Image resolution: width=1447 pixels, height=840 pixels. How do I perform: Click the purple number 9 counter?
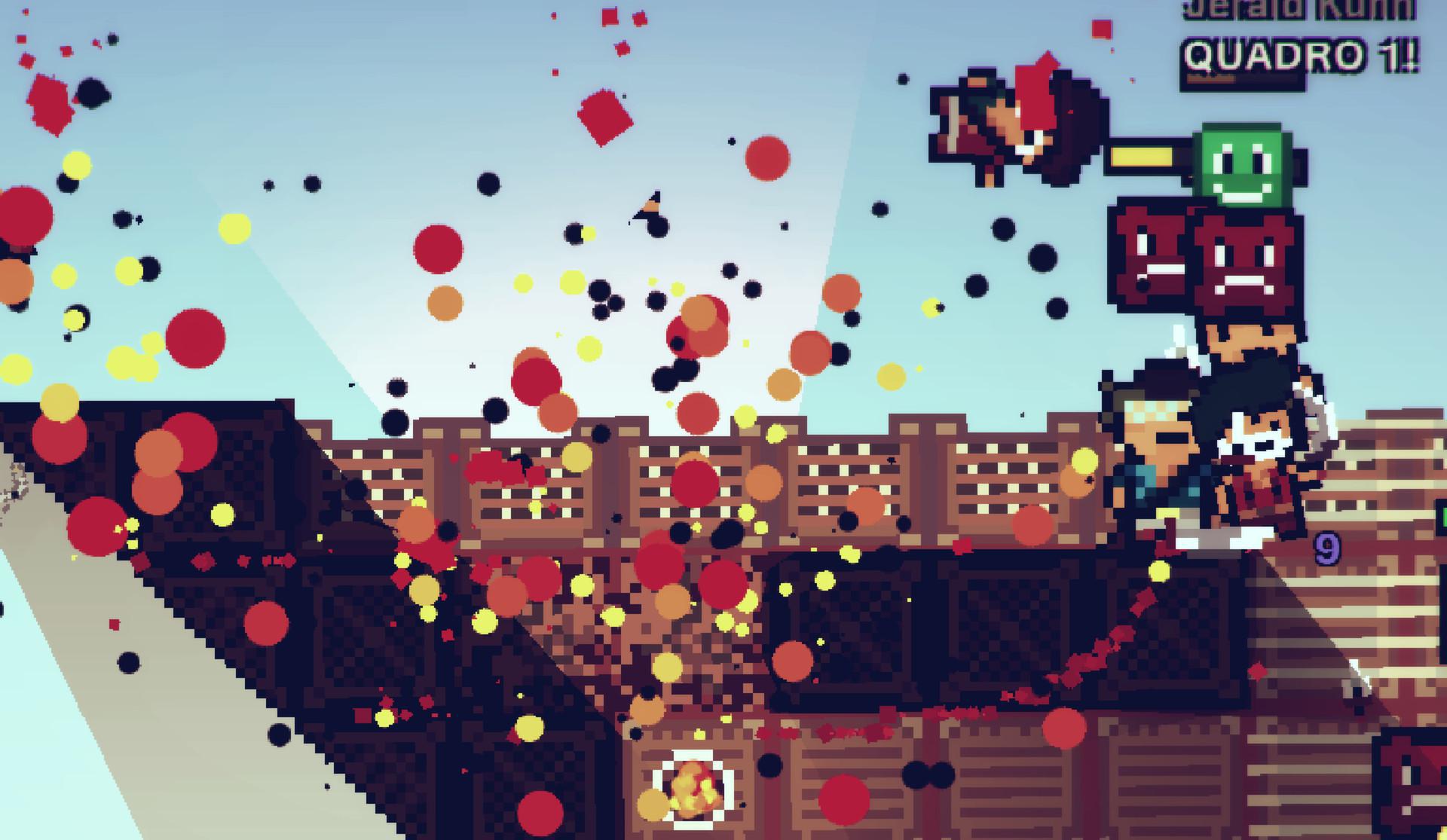[1326, 548]
